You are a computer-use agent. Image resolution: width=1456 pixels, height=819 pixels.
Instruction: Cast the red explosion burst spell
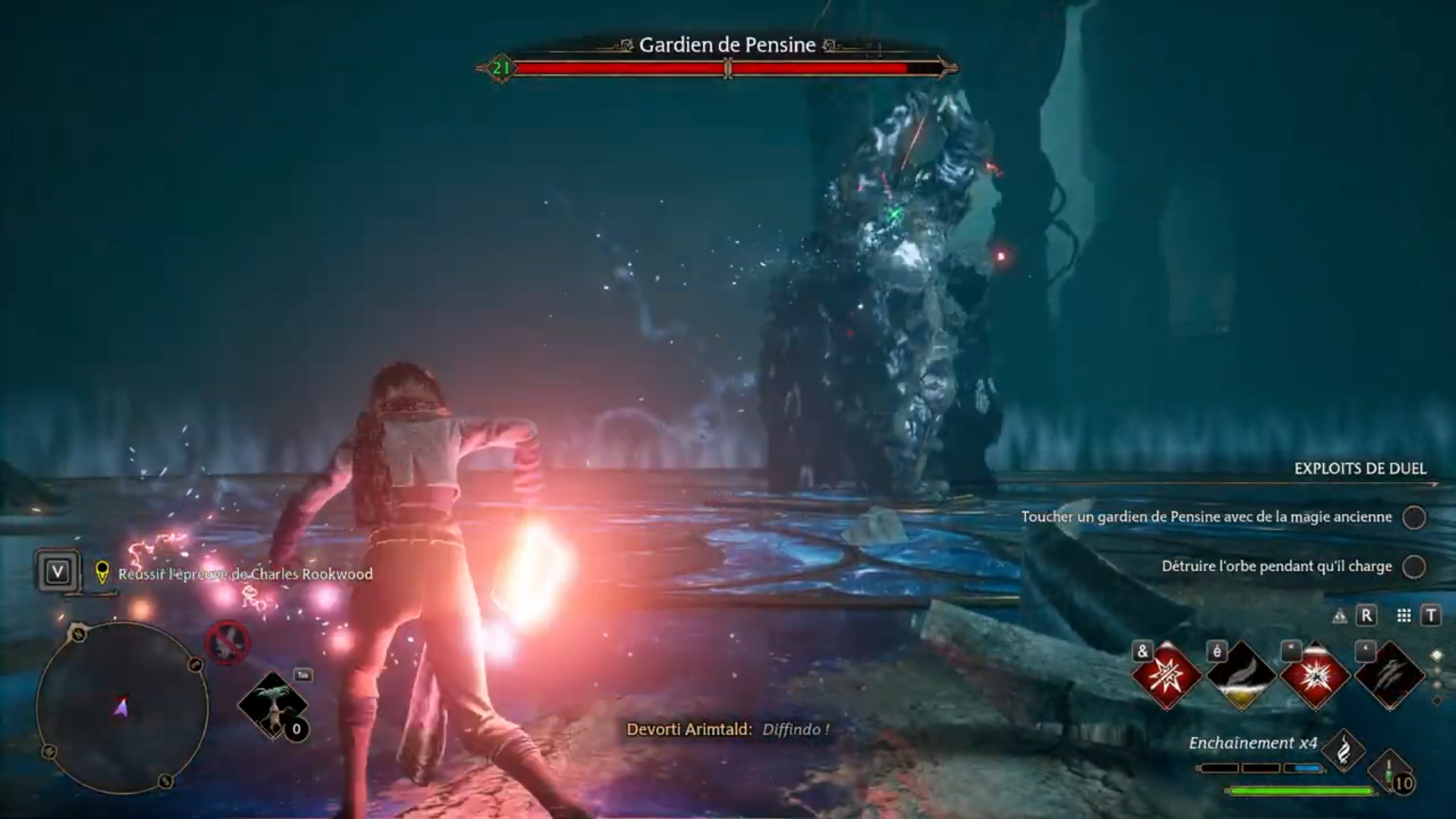coord(1315,676)
